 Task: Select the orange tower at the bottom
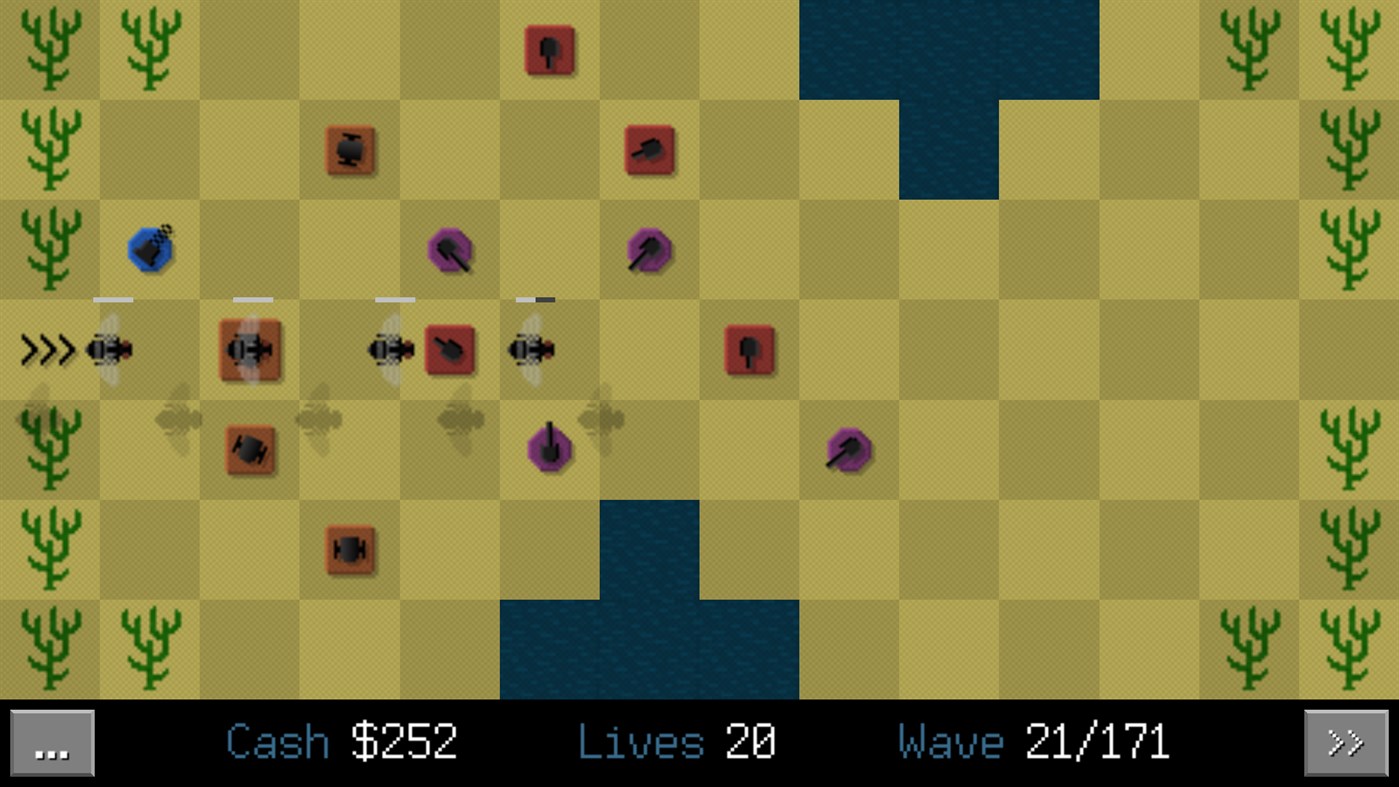pos(350,548)
